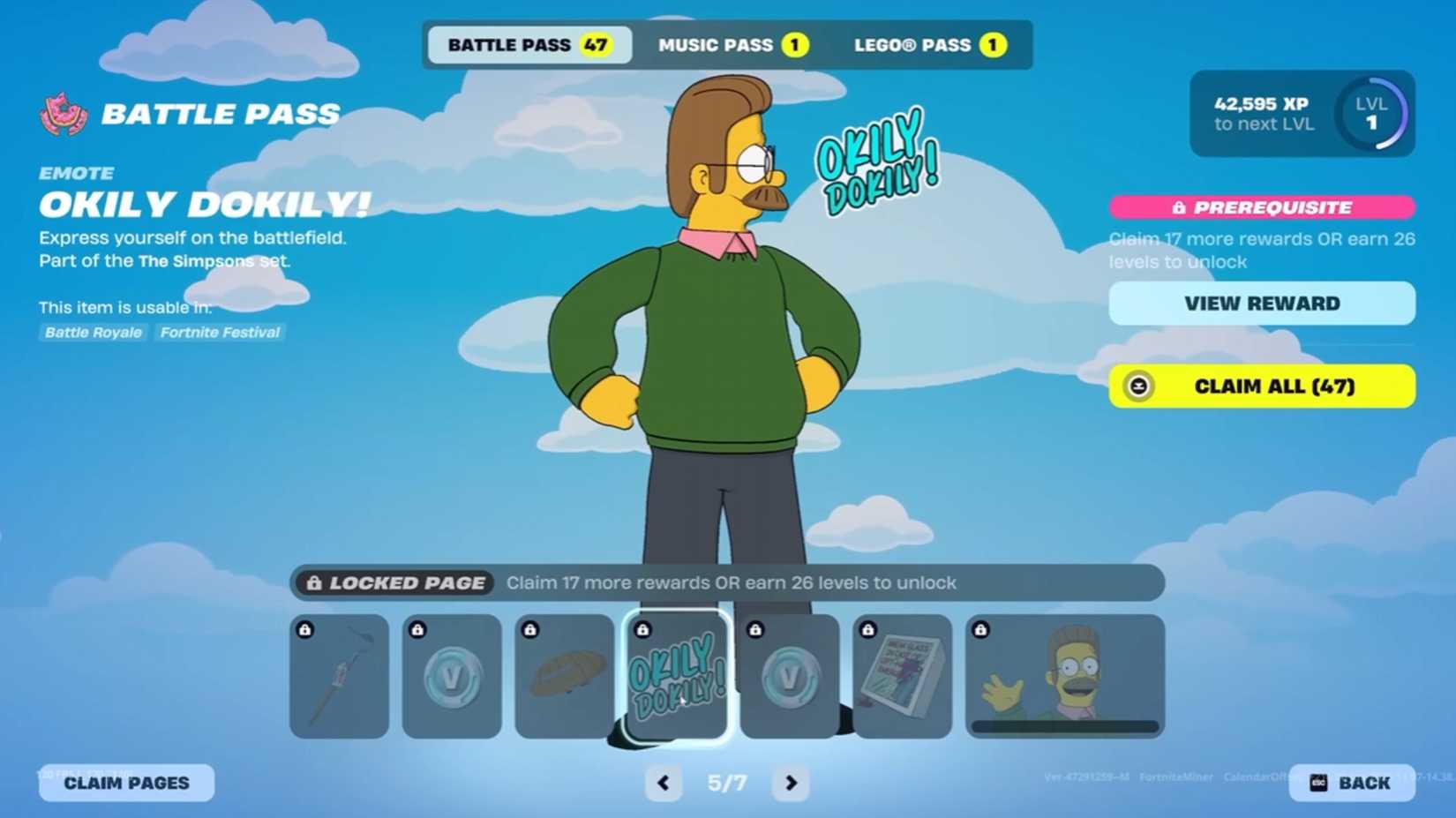Image resolution: width=1456 pixels, height=818 pixels.
Task: Click the 5/7 page indicator
Action: pyautogui.click(x=726, y=783)
